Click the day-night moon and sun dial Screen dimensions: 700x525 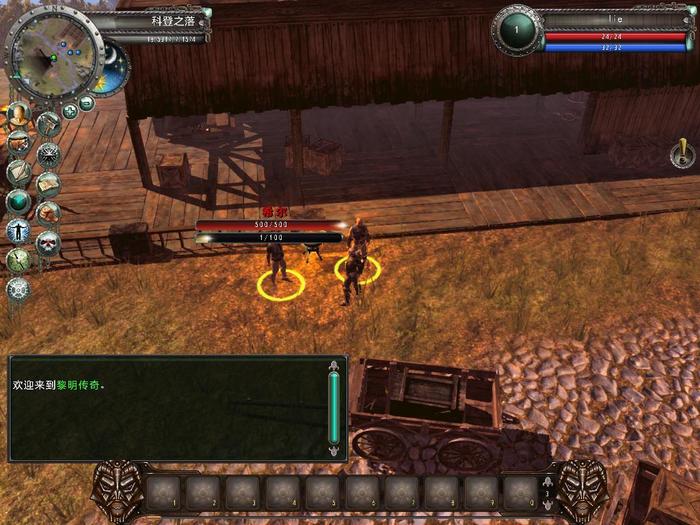(114, 68)
